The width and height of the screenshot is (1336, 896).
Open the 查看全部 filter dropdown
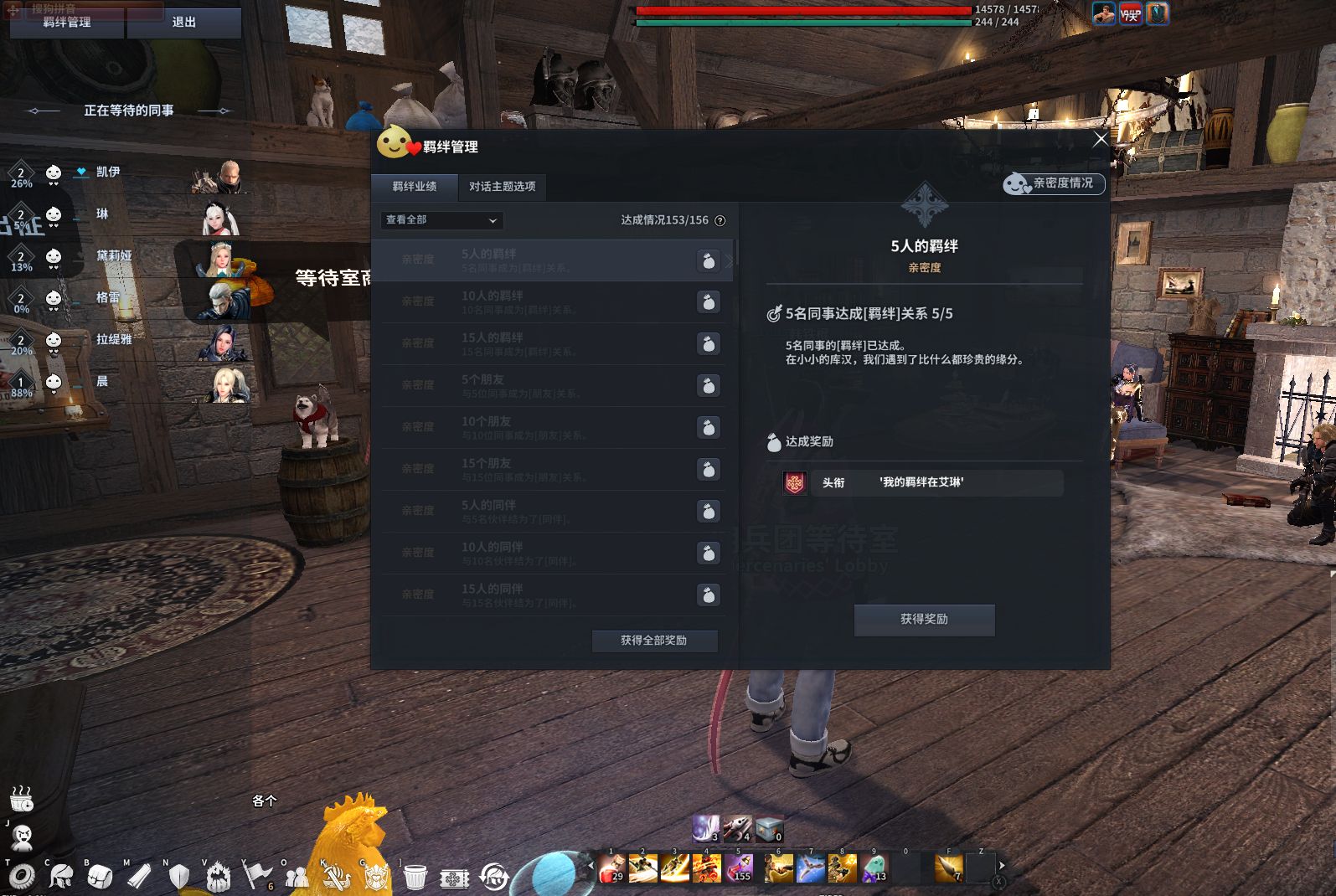441,220
